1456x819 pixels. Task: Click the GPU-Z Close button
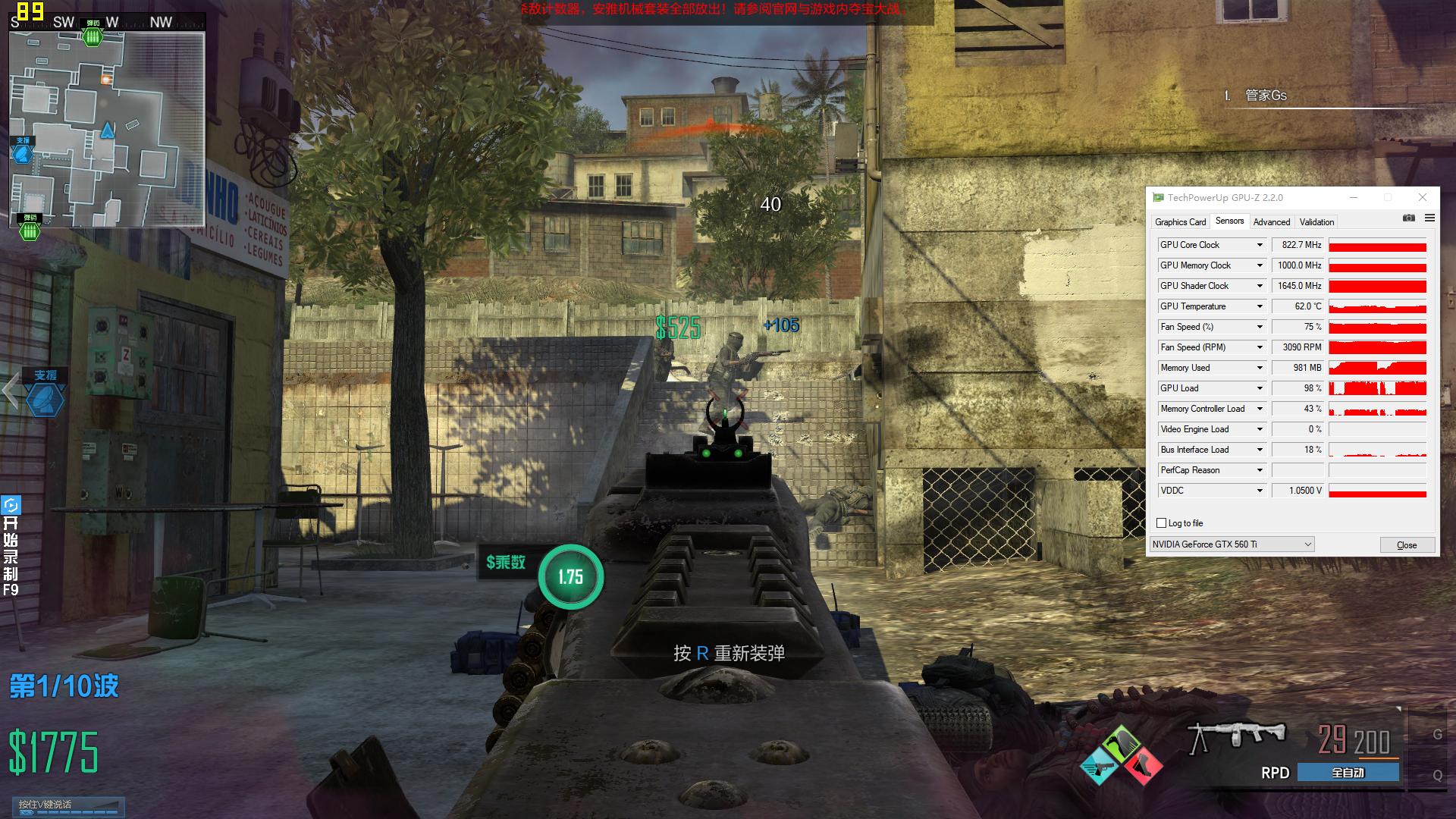click(x=1407, y=545)
